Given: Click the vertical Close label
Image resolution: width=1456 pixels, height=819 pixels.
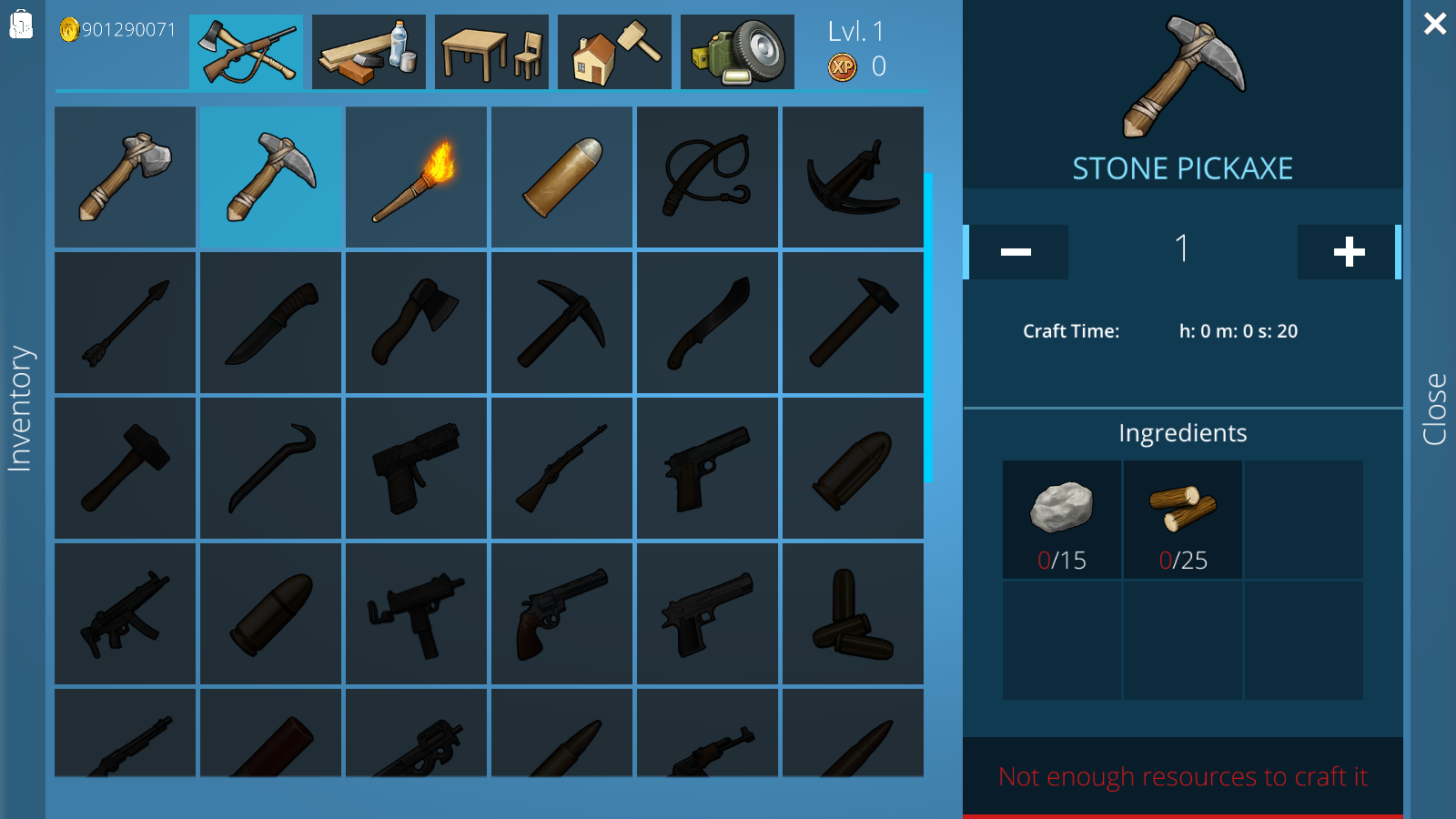Looking at the screenshot, I should point(1434,409).
